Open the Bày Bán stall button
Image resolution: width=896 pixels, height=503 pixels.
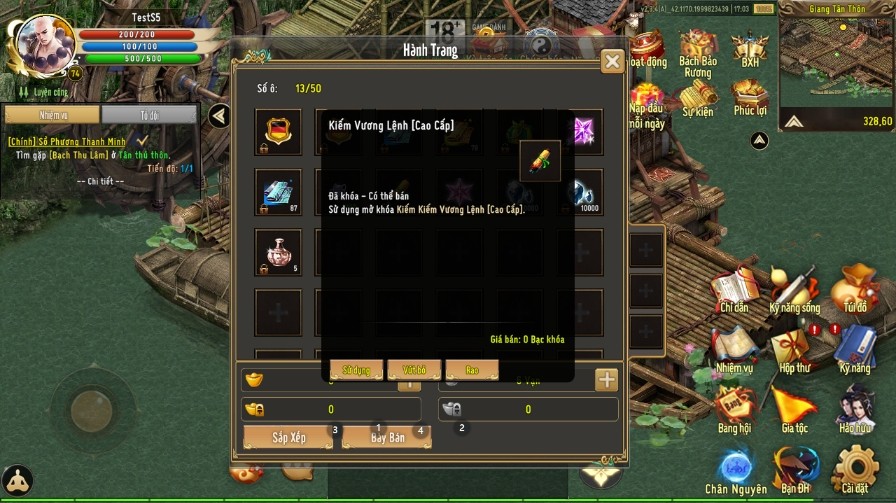[387, 437]
